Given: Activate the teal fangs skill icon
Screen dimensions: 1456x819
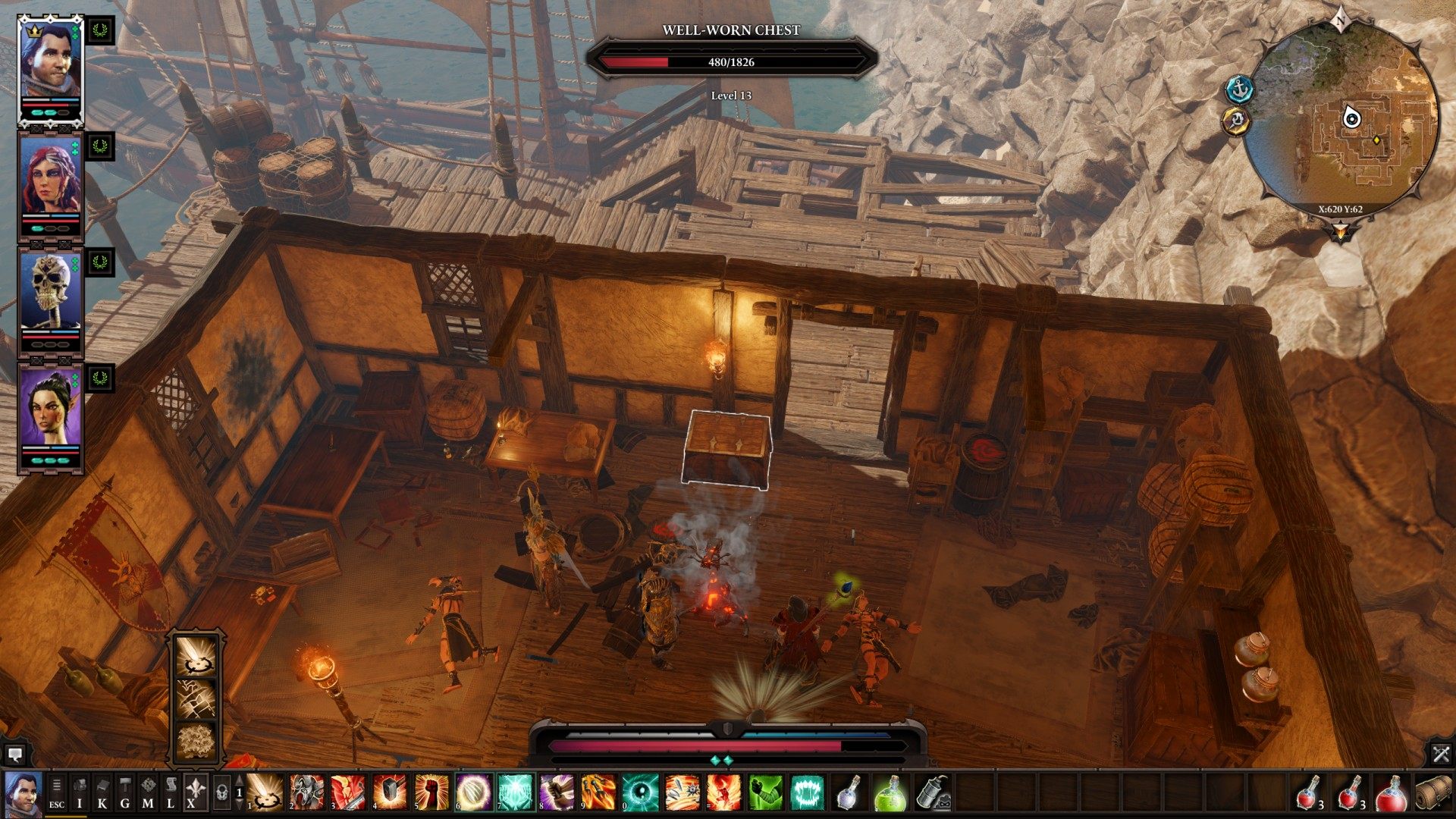Looking at the screenshot, I should [808, 792].
